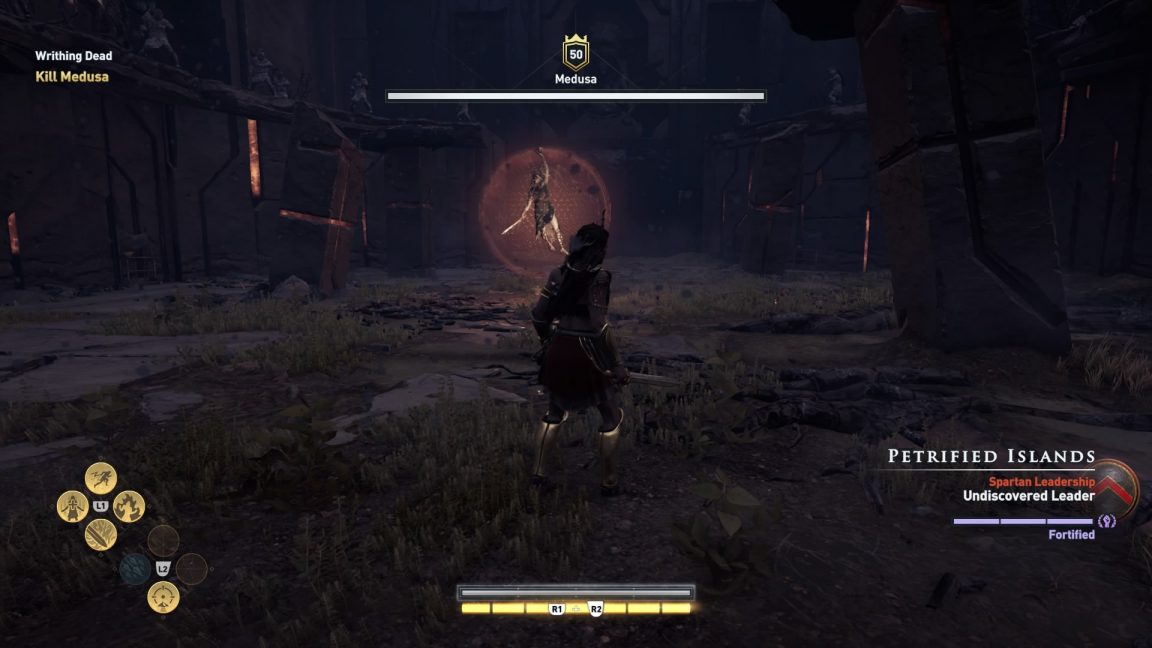
Task: Select the blade strike ability
Action: pos(100,535)
